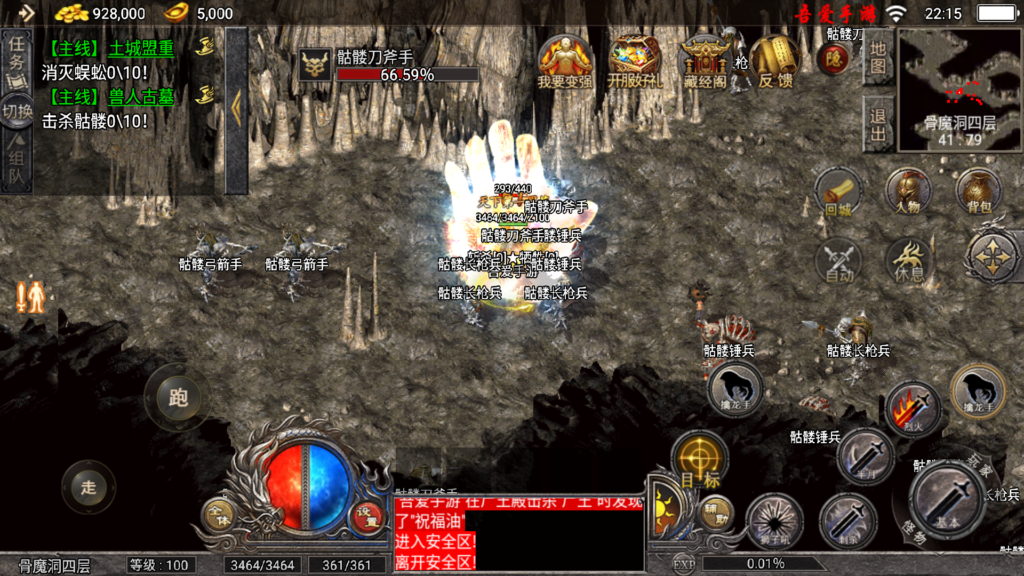Screen dimensions: 1024x576
Task: Toggle the red 隐 hide button
Action: point(832,59)
